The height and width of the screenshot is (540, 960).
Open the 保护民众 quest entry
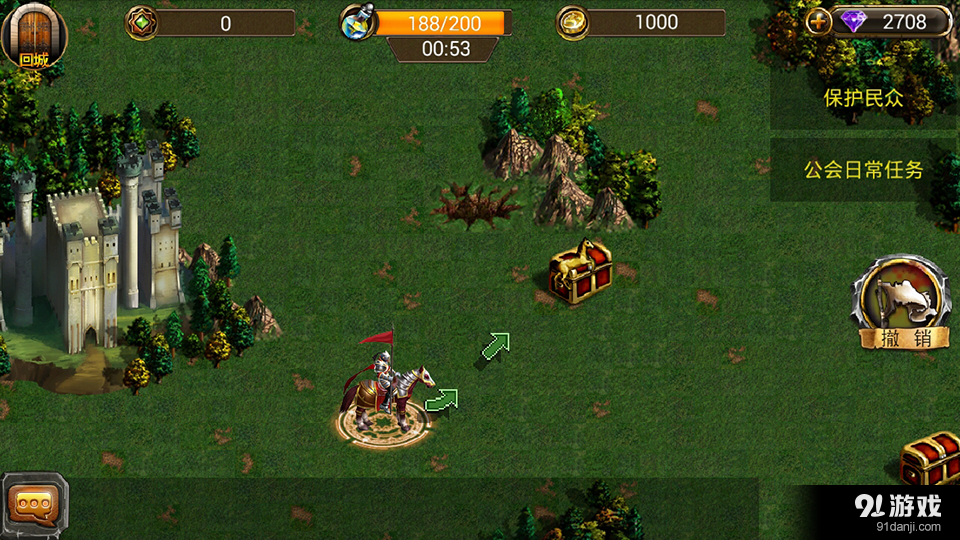pos(863,98)
